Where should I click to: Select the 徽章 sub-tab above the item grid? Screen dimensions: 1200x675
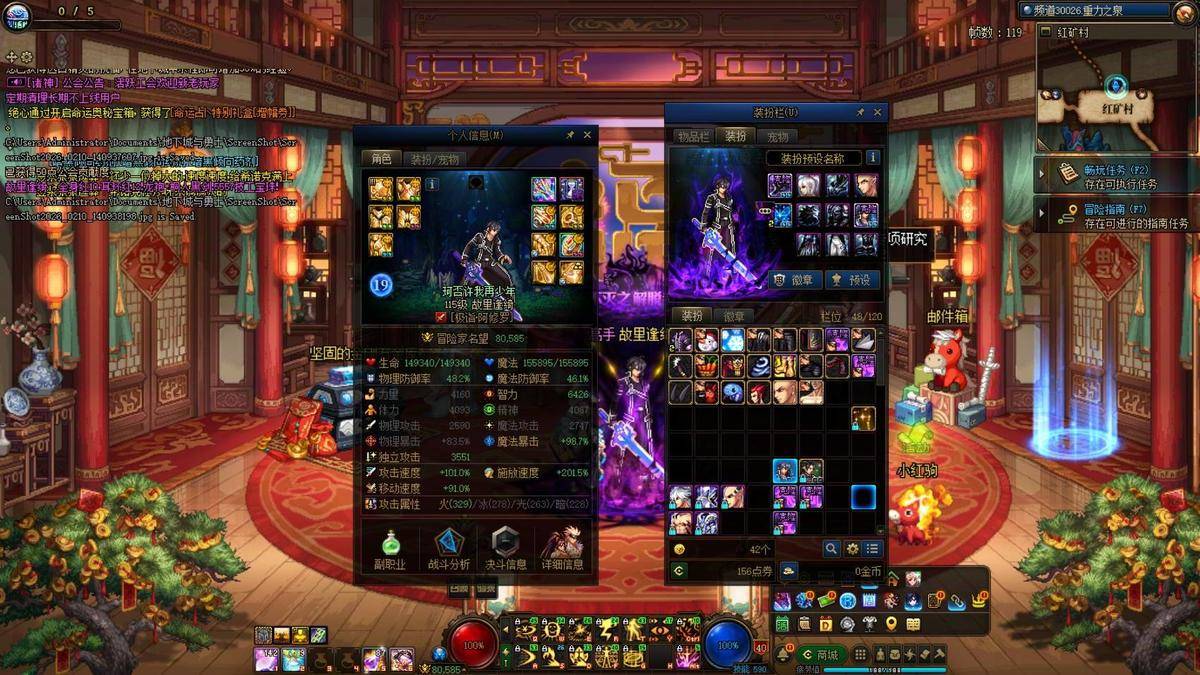tap(734, 316)
